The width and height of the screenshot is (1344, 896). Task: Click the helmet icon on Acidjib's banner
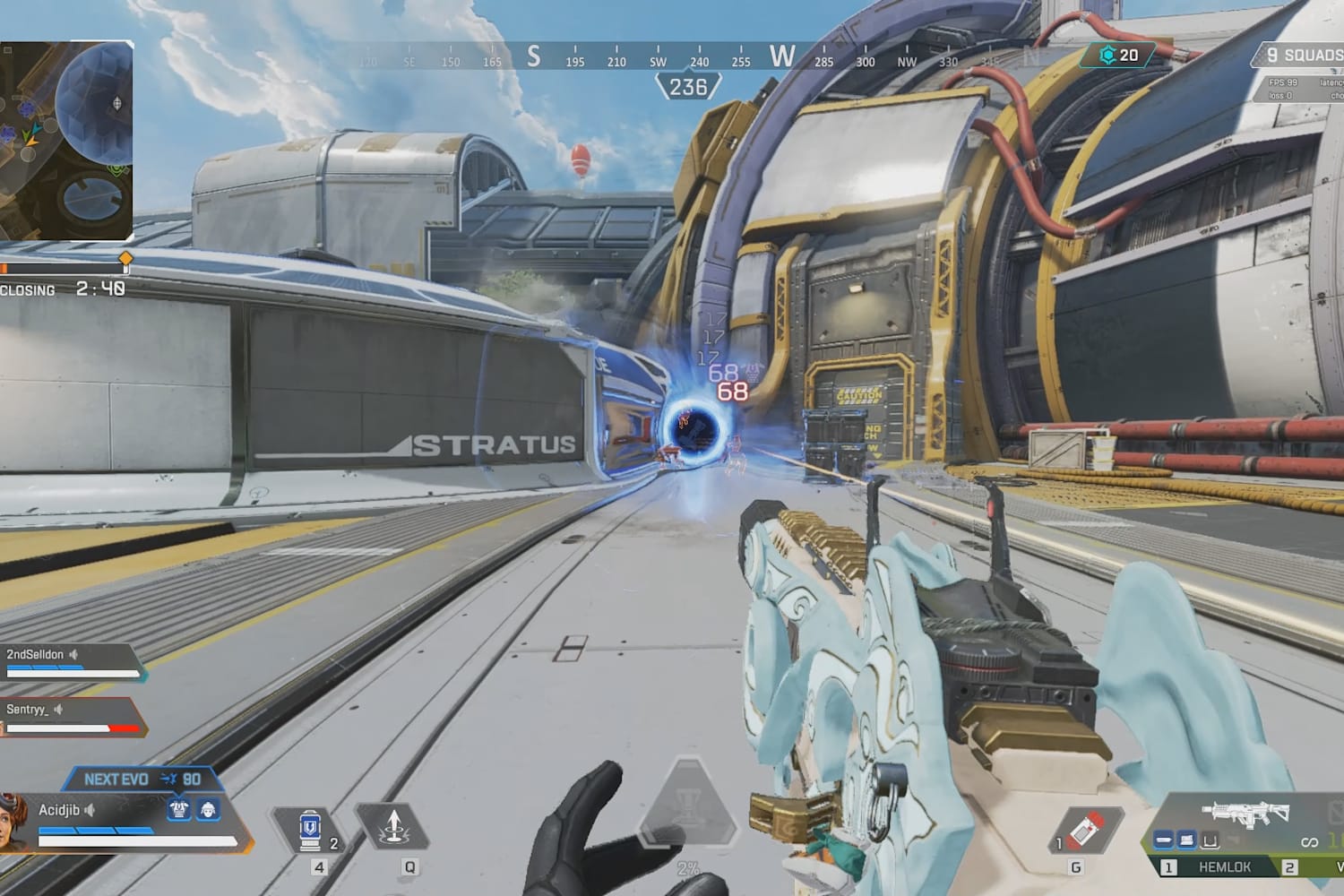pos(208,810)
